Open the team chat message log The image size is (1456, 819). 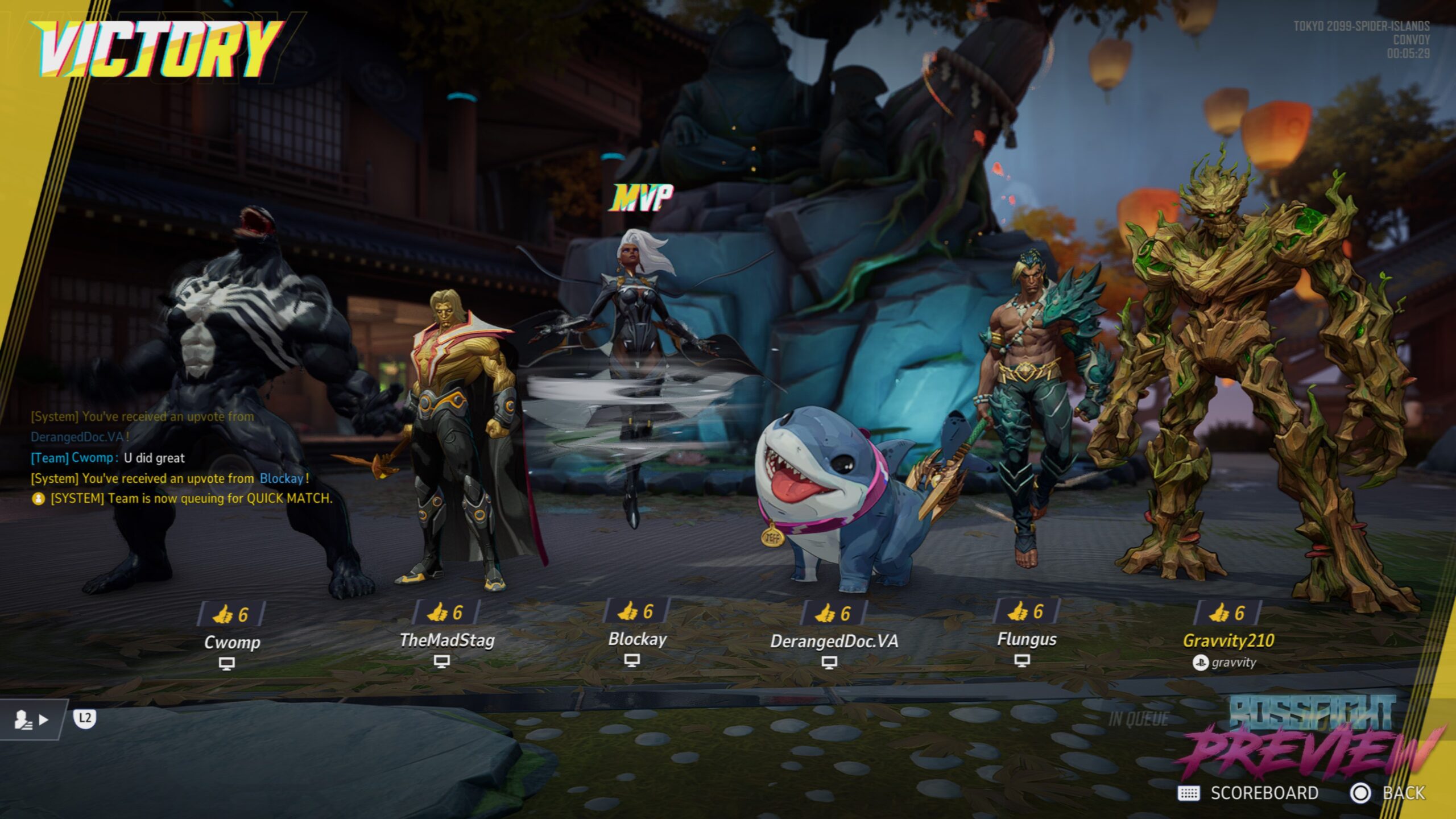[x=171, y=458]
